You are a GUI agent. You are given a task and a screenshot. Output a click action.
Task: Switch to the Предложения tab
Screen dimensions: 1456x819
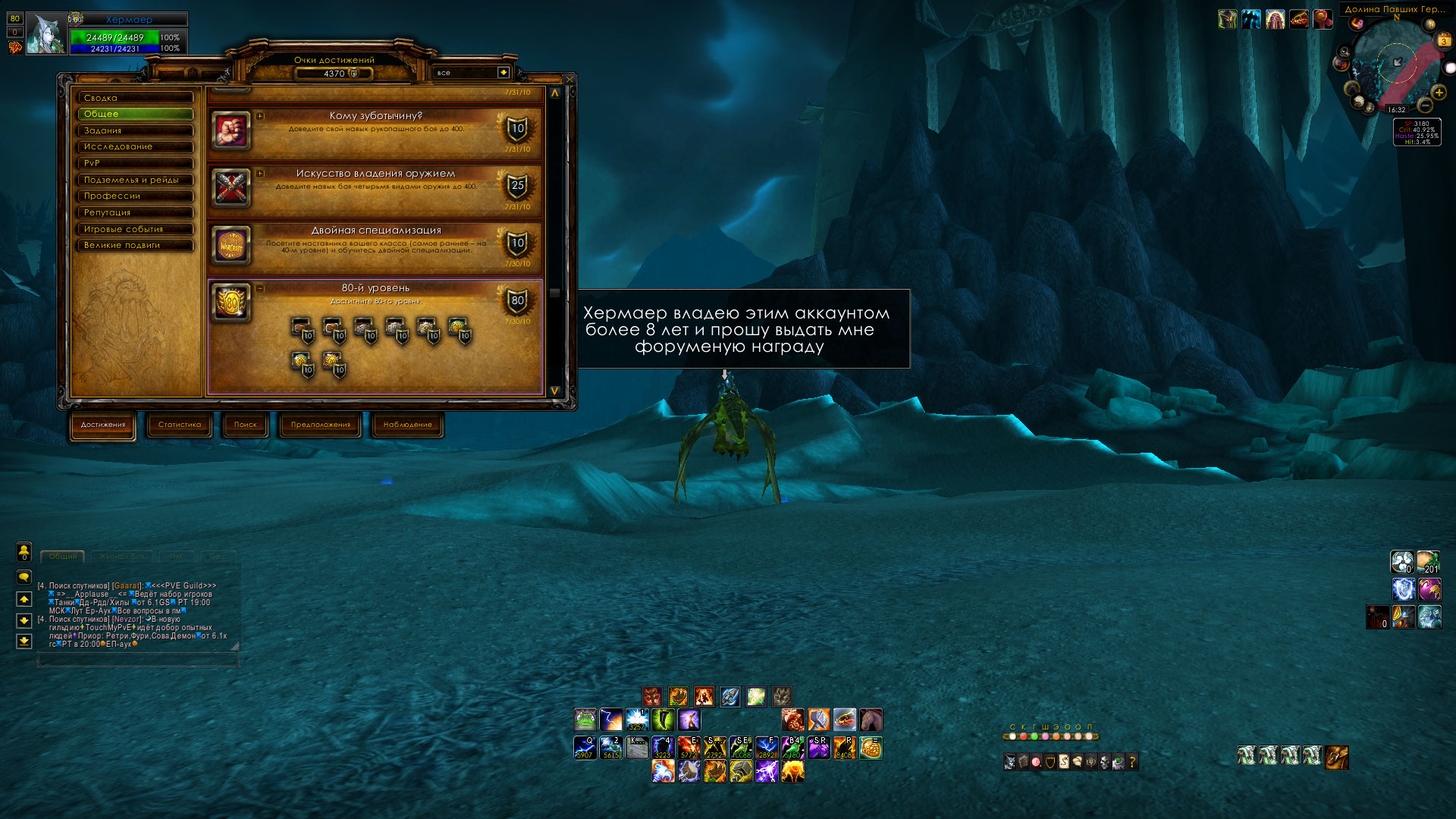click(321, 425)
